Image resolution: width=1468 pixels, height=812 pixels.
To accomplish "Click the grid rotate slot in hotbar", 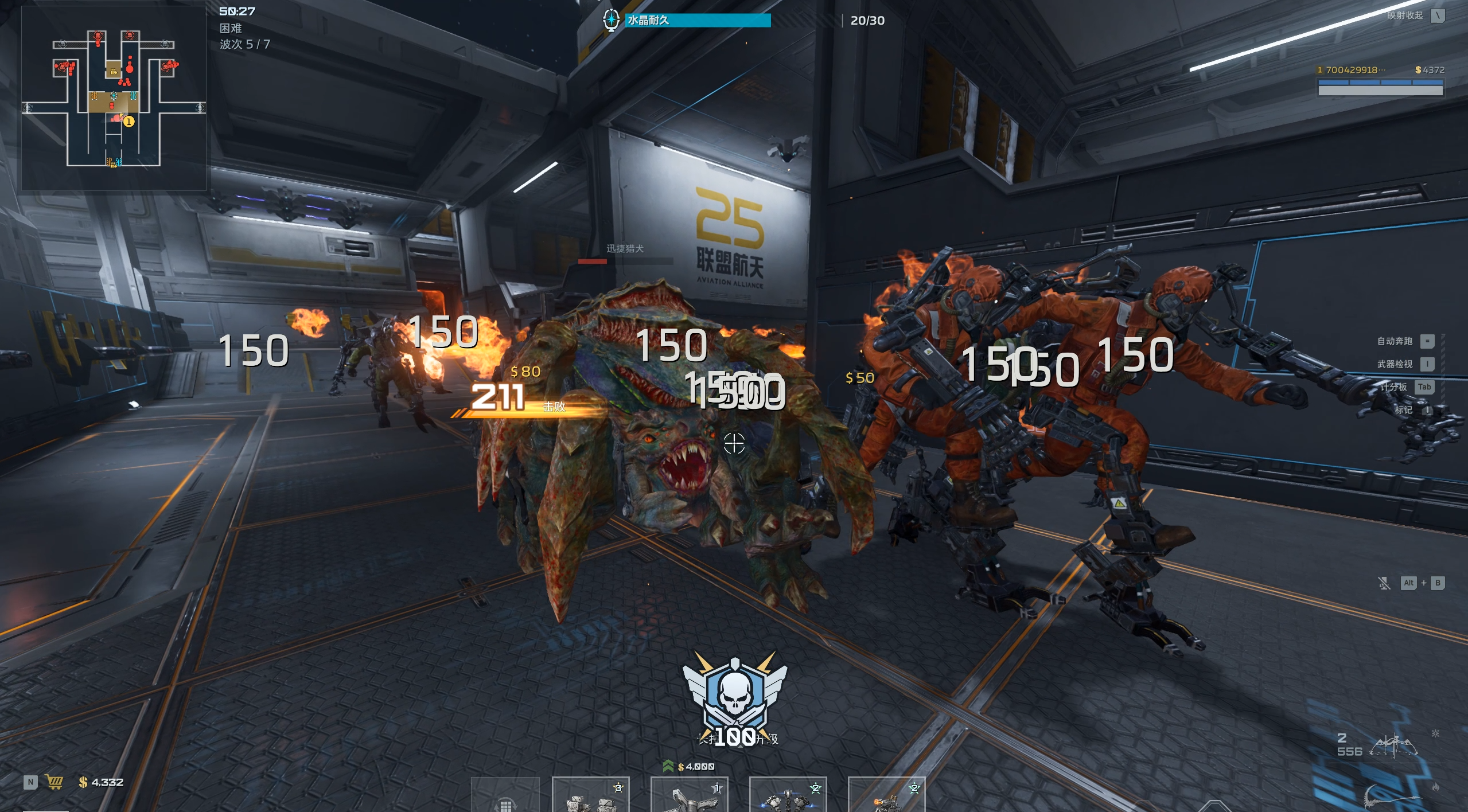I will tap(505, 798).
